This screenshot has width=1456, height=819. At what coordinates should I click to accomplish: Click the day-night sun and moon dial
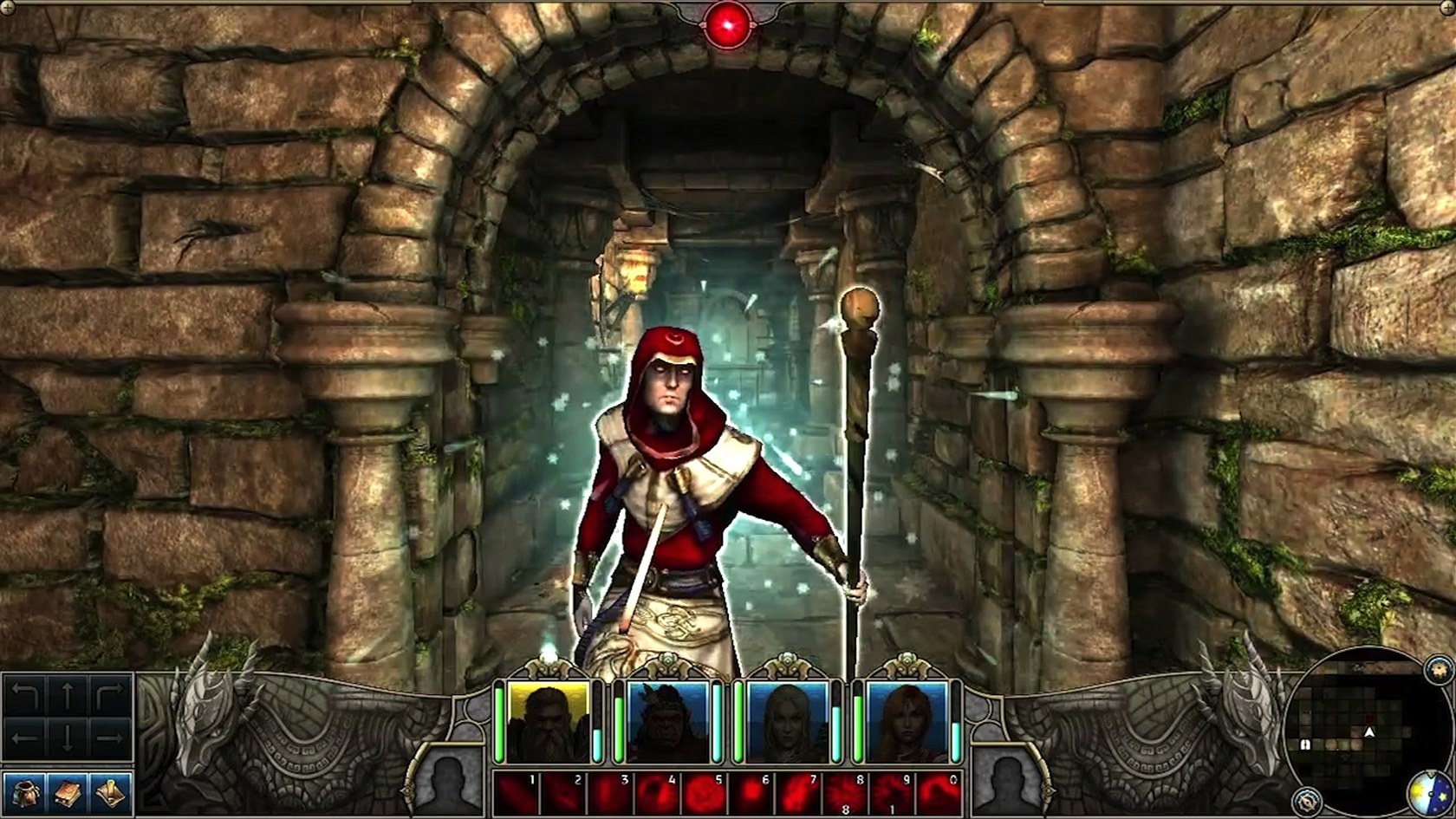pos(1429,792)
